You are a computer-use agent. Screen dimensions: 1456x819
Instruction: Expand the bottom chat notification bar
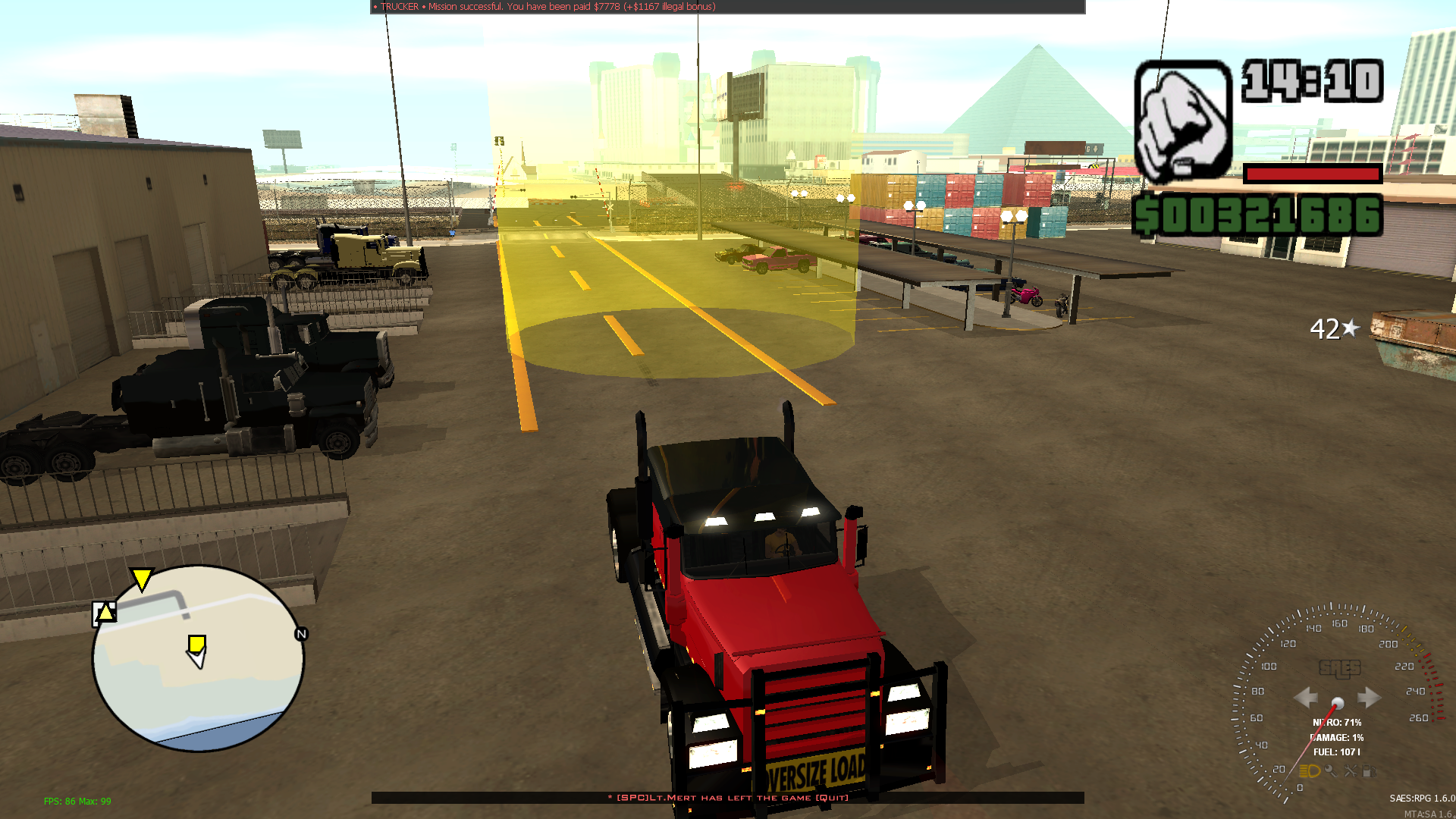(x=728, y=799)
